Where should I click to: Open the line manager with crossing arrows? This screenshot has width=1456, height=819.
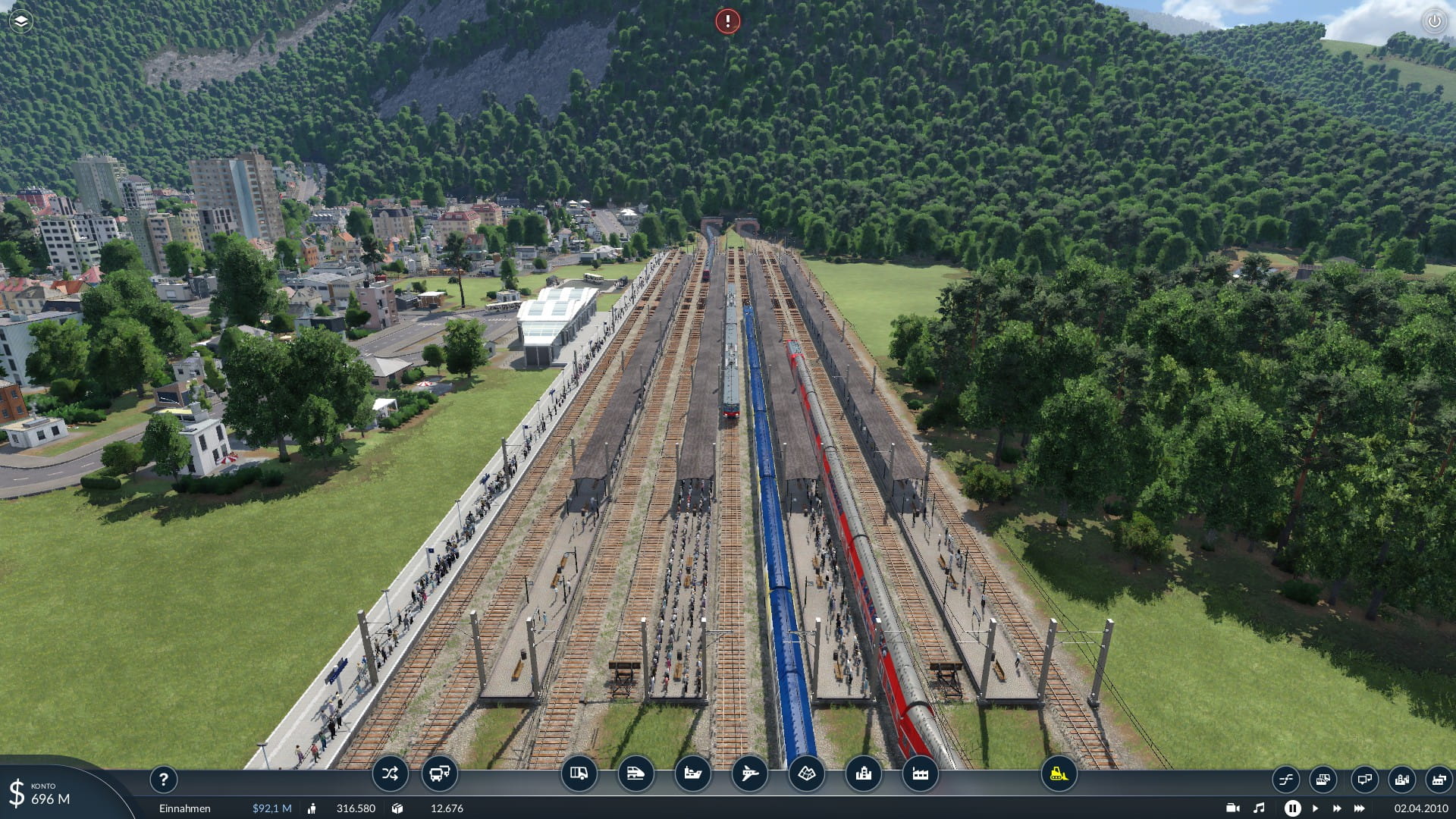click(390, 774)
